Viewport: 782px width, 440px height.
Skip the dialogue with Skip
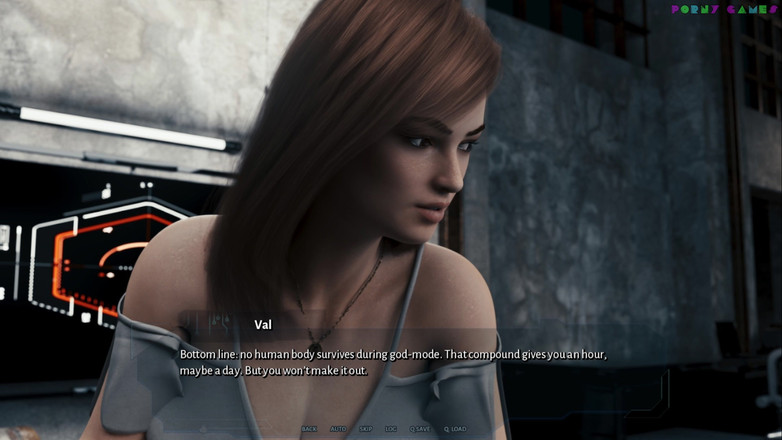[x=365, y=429]
